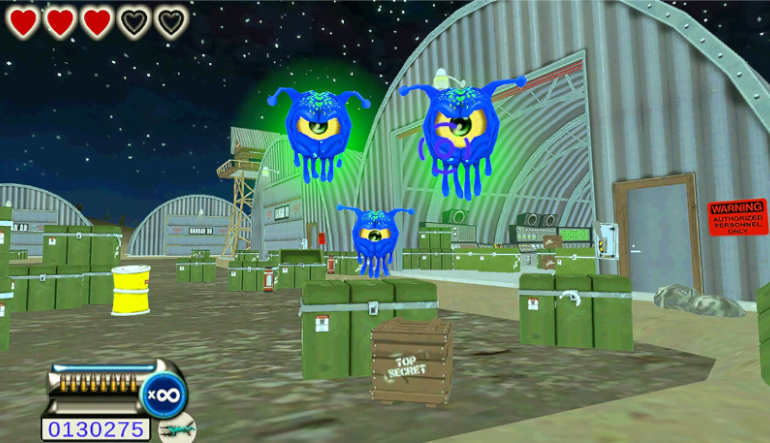Select the gun icon beside the score
Screen dimensions: 770x443
[176, 429]
